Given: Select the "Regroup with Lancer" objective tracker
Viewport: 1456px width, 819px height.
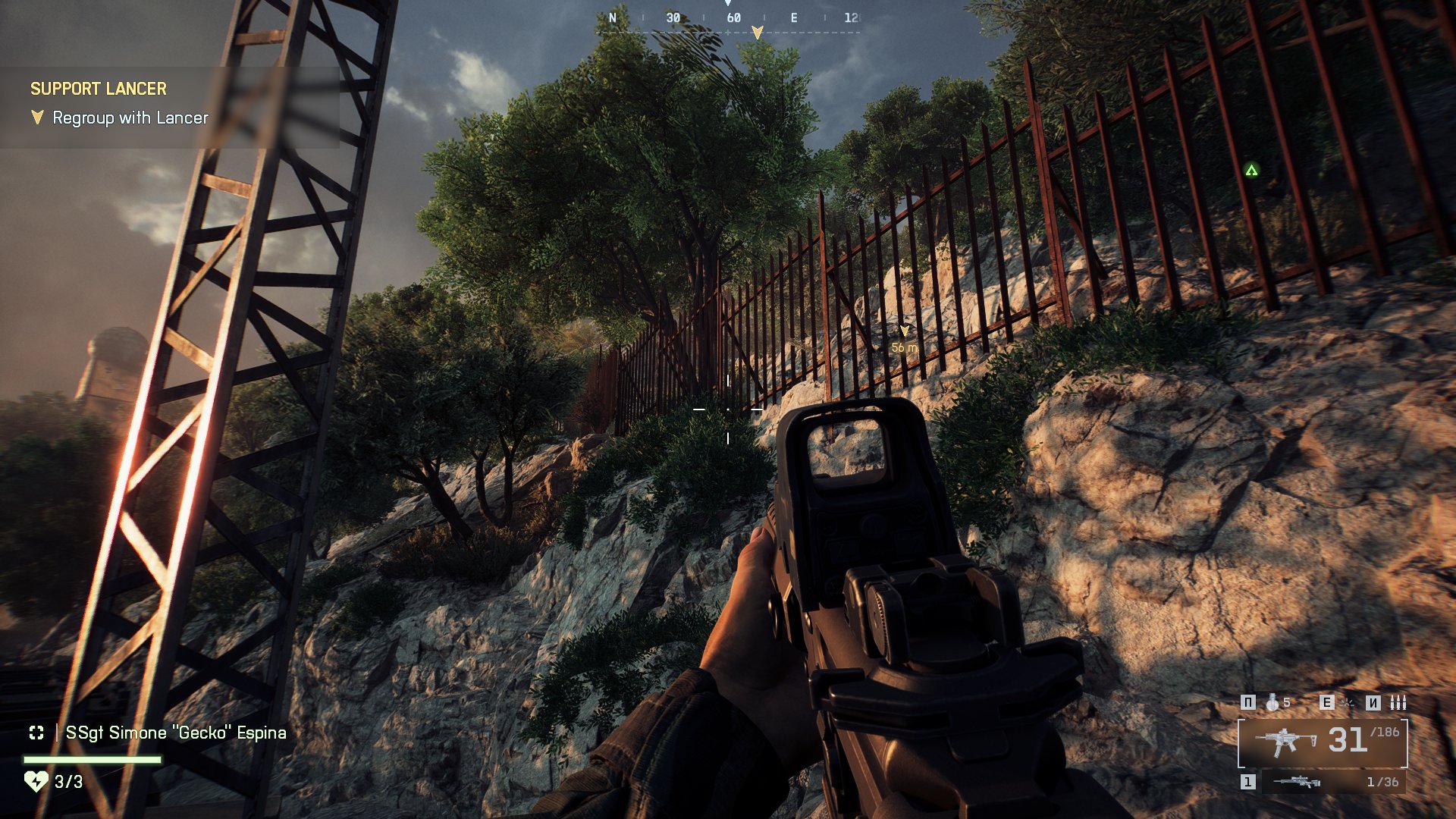Looking at the screenshot, I should [x=130, y=118].
